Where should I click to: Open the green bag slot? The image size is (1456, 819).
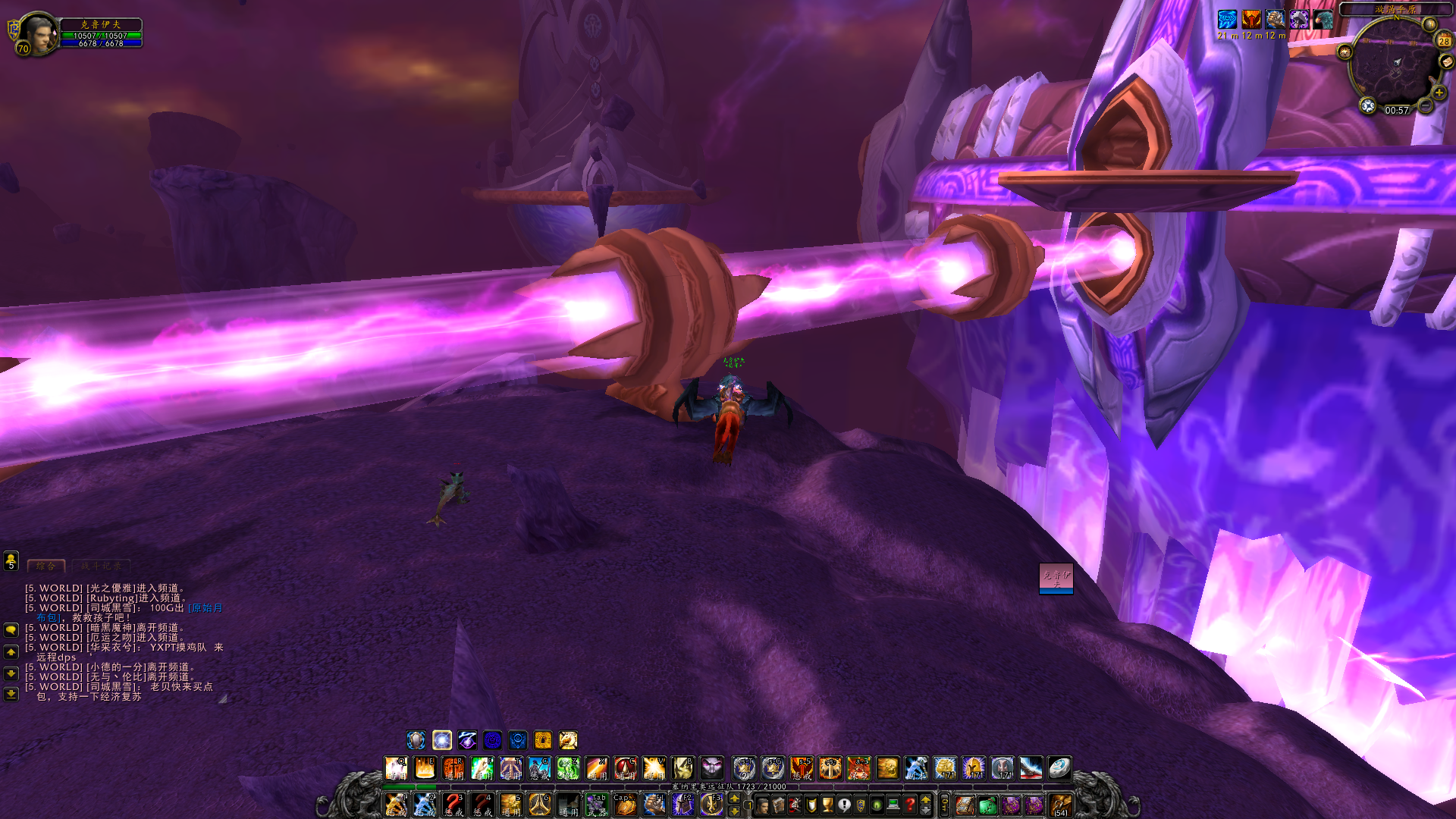(987, 805)
